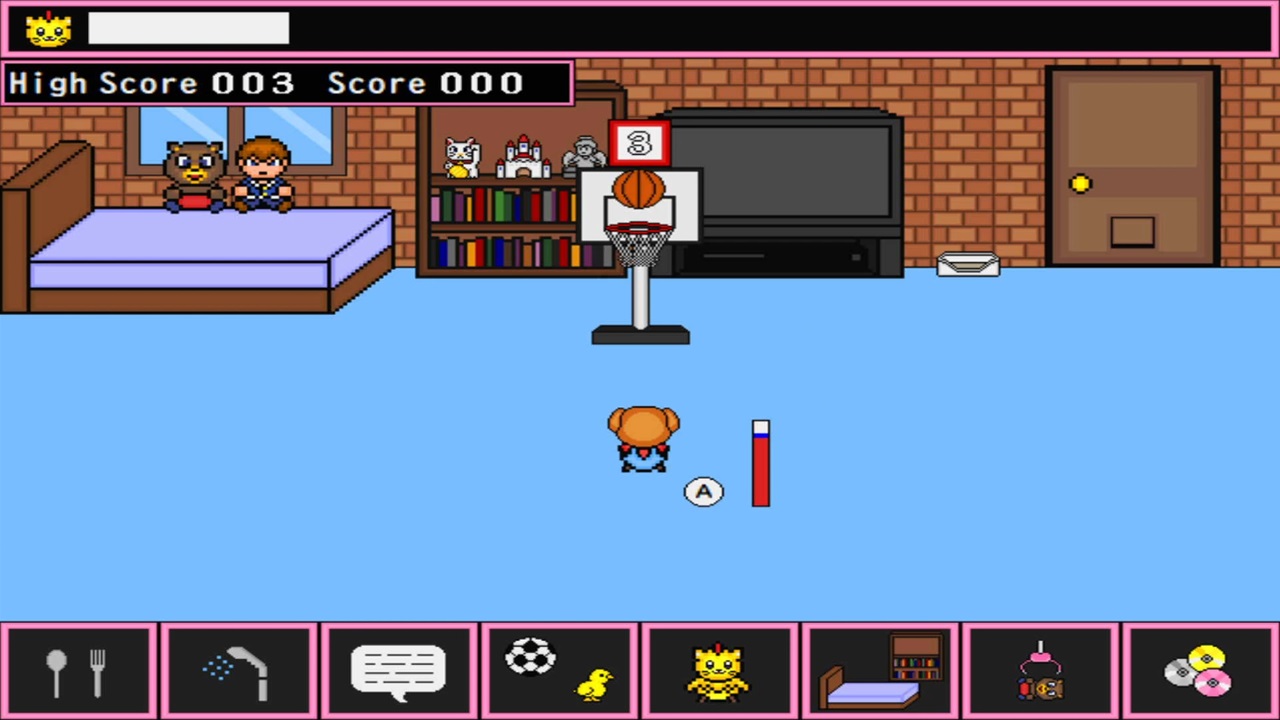Select the speech bubble talk icon

(398, 670)
